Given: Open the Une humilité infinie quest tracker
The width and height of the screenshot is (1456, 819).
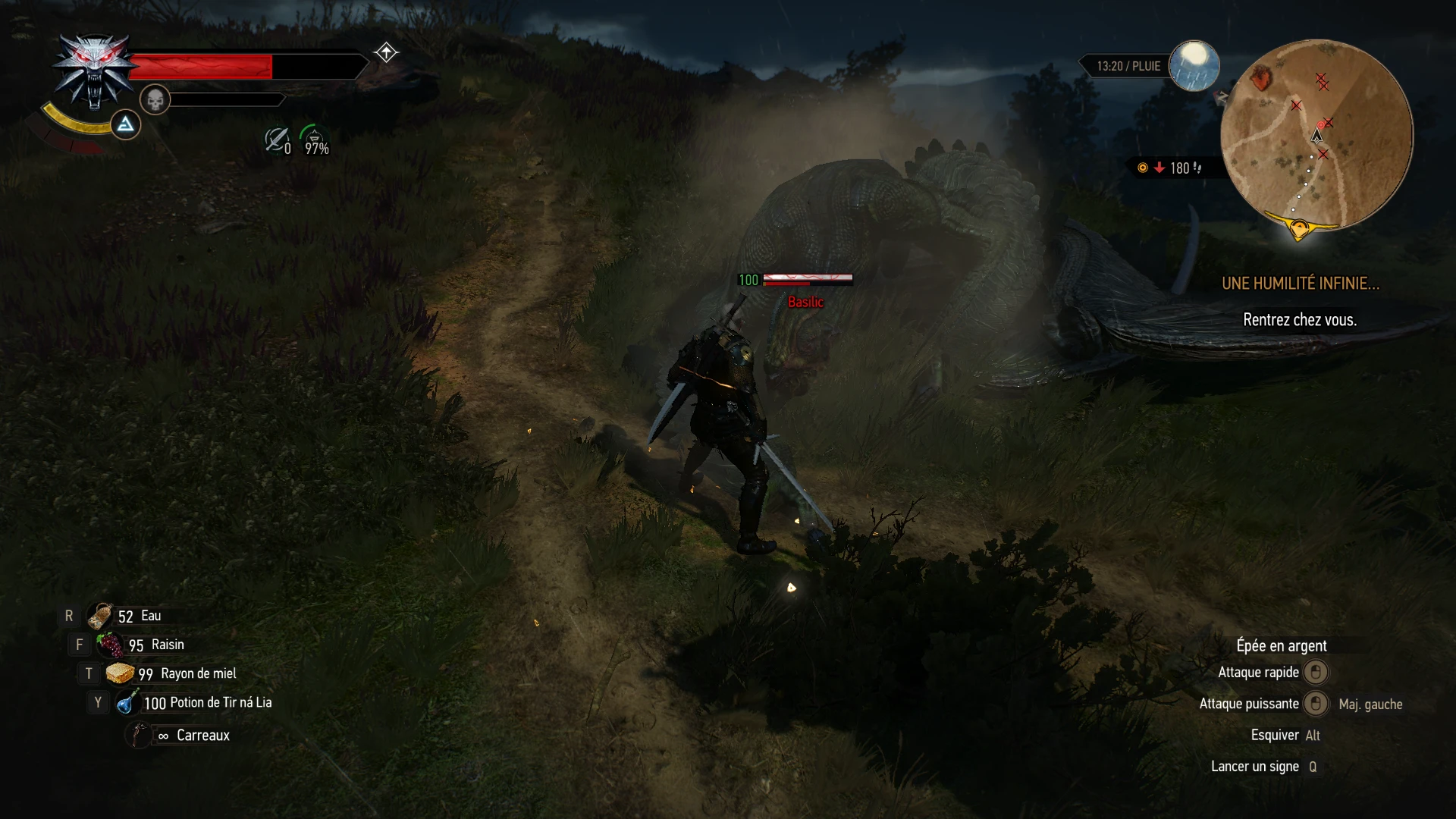Looking at the screenshot, I should click(x=1300, y=284).
